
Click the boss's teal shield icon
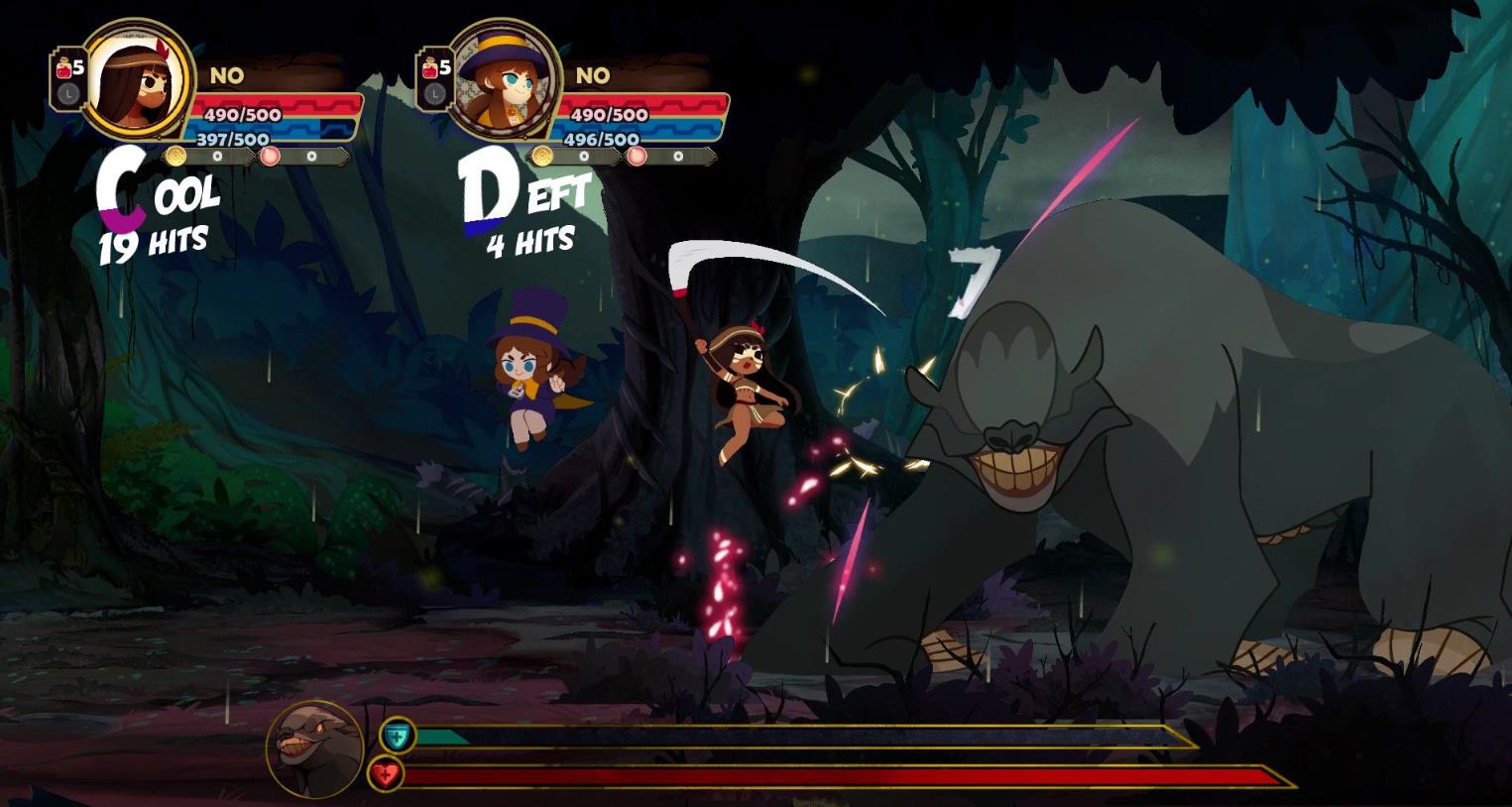tap(398, 736)
